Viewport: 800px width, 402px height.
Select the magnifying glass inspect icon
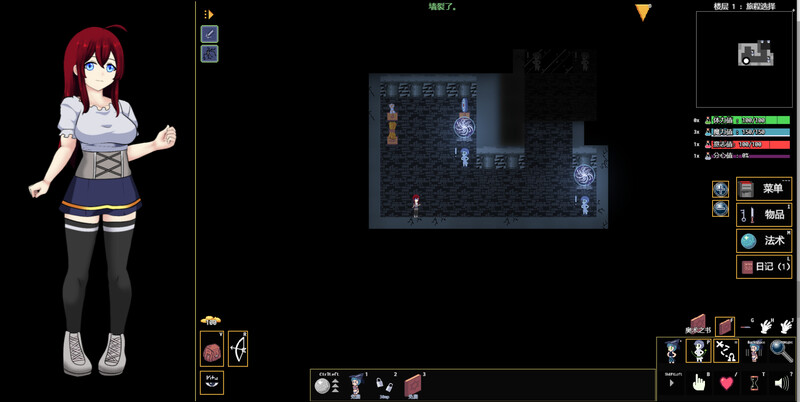pyautogui.click(x=781, y=351)
